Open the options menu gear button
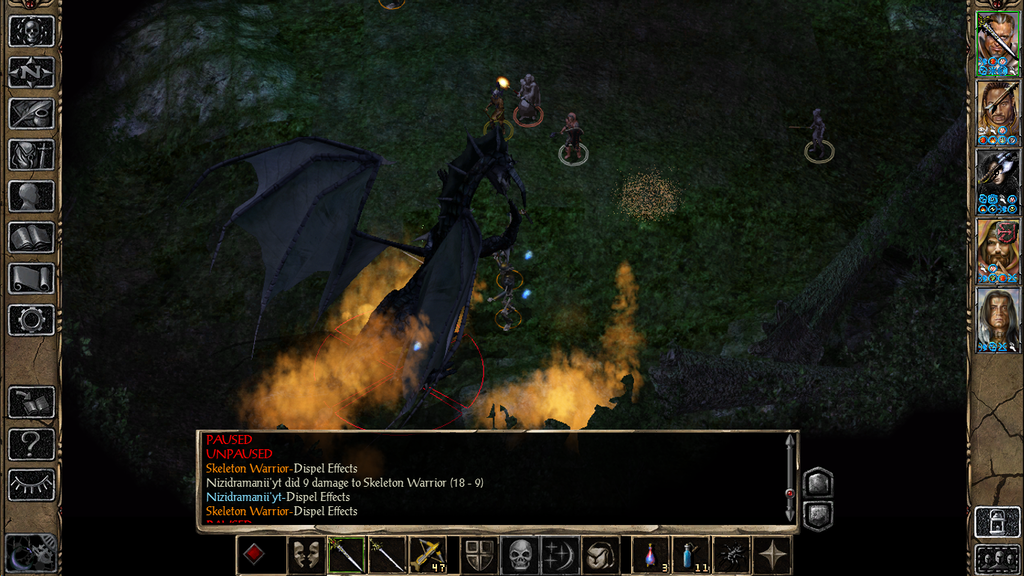This screenshot has height=576, width=1024. (x=31, y=320)
